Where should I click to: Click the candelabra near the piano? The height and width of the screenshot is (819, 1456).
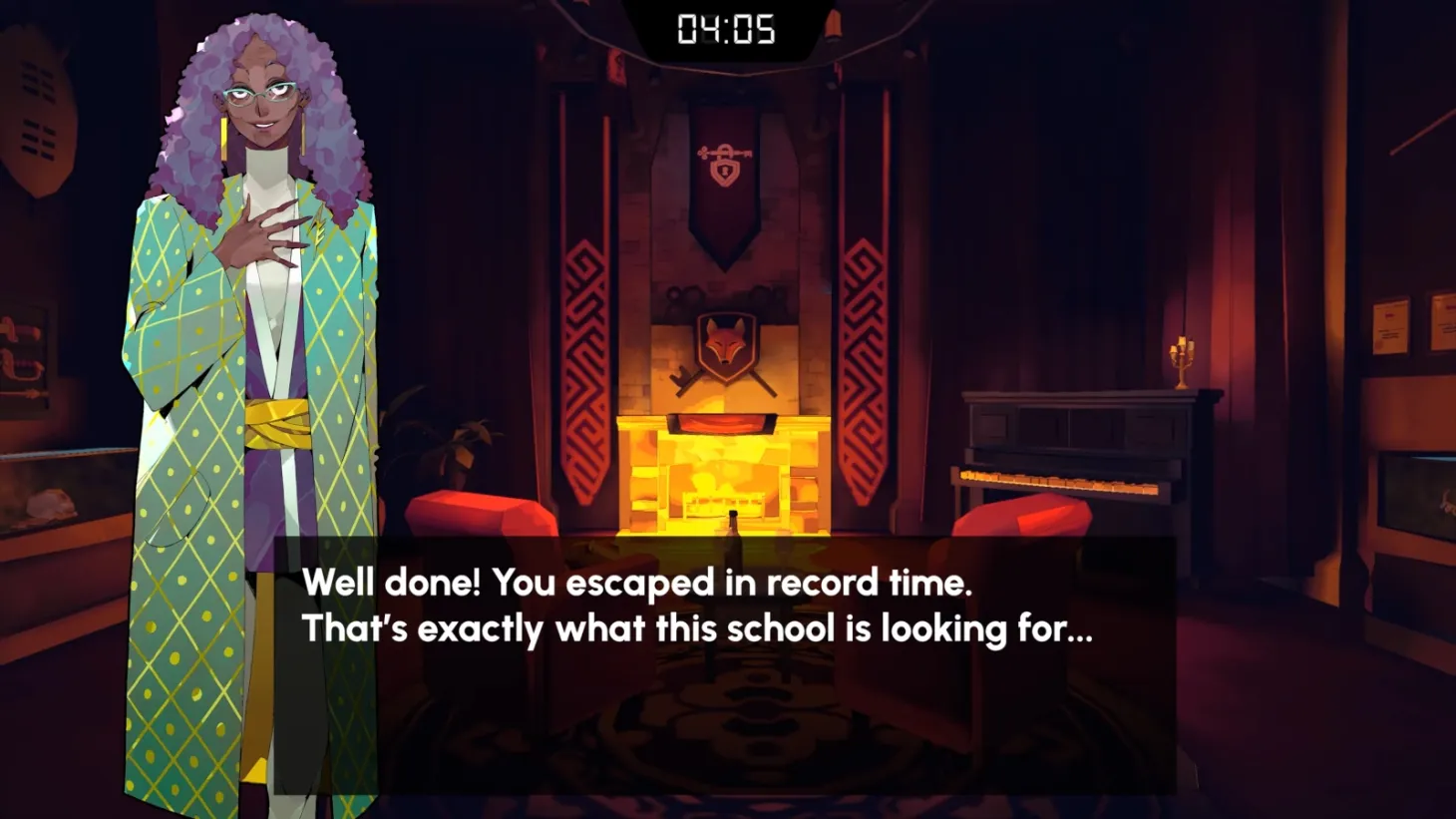pos(1182,359)
